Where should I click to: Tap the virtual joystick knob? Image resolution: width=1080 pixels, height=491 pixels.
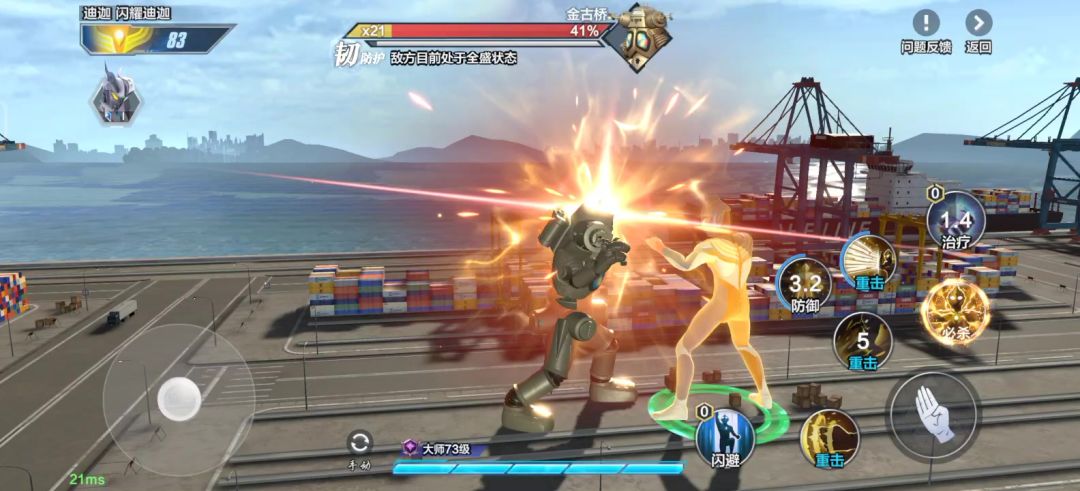179,399
